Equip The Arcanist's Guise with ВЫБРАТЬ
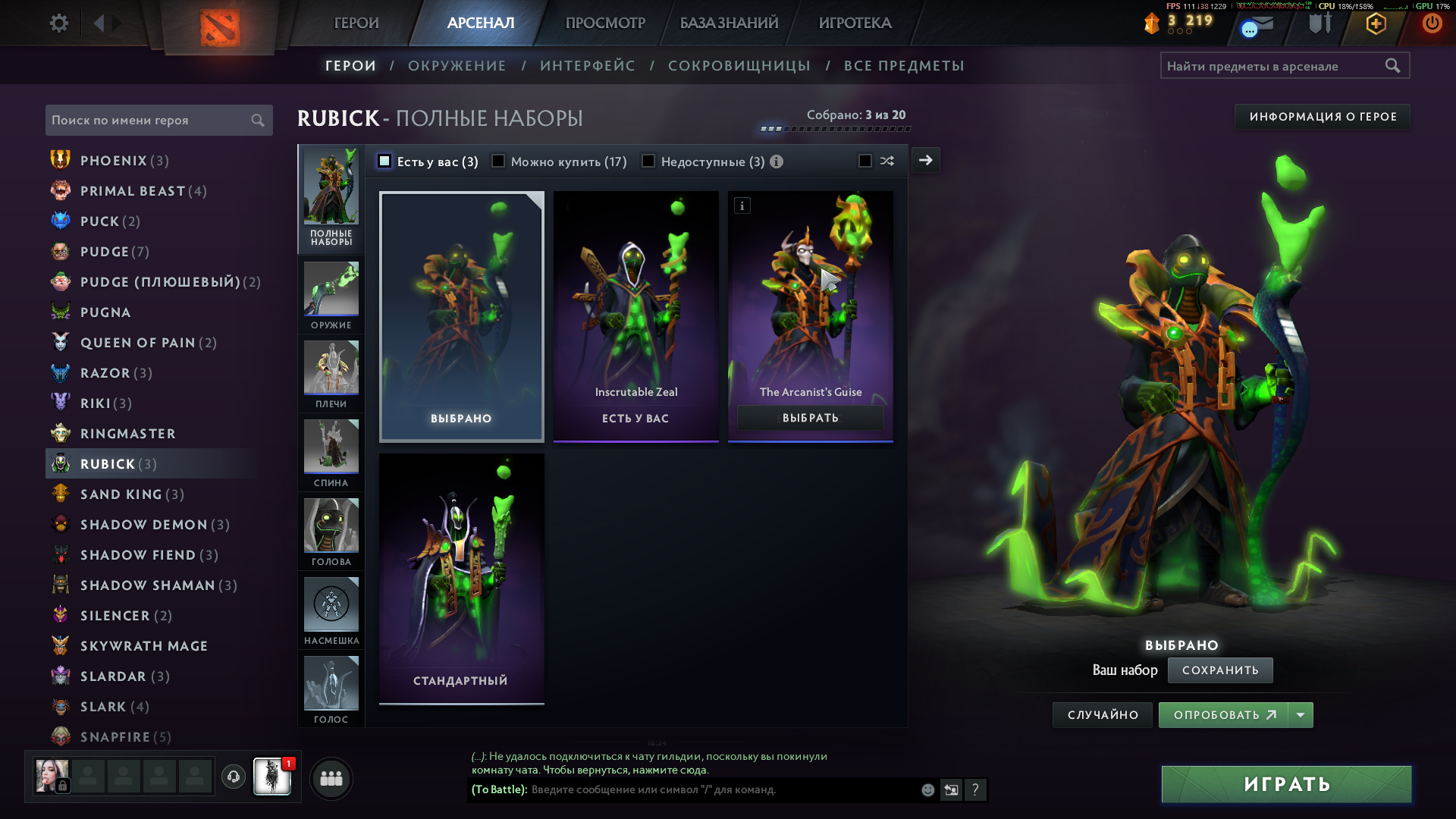The width and height of the screenshot is (1456, 819). pyautogui.click(x=810, y=418)
